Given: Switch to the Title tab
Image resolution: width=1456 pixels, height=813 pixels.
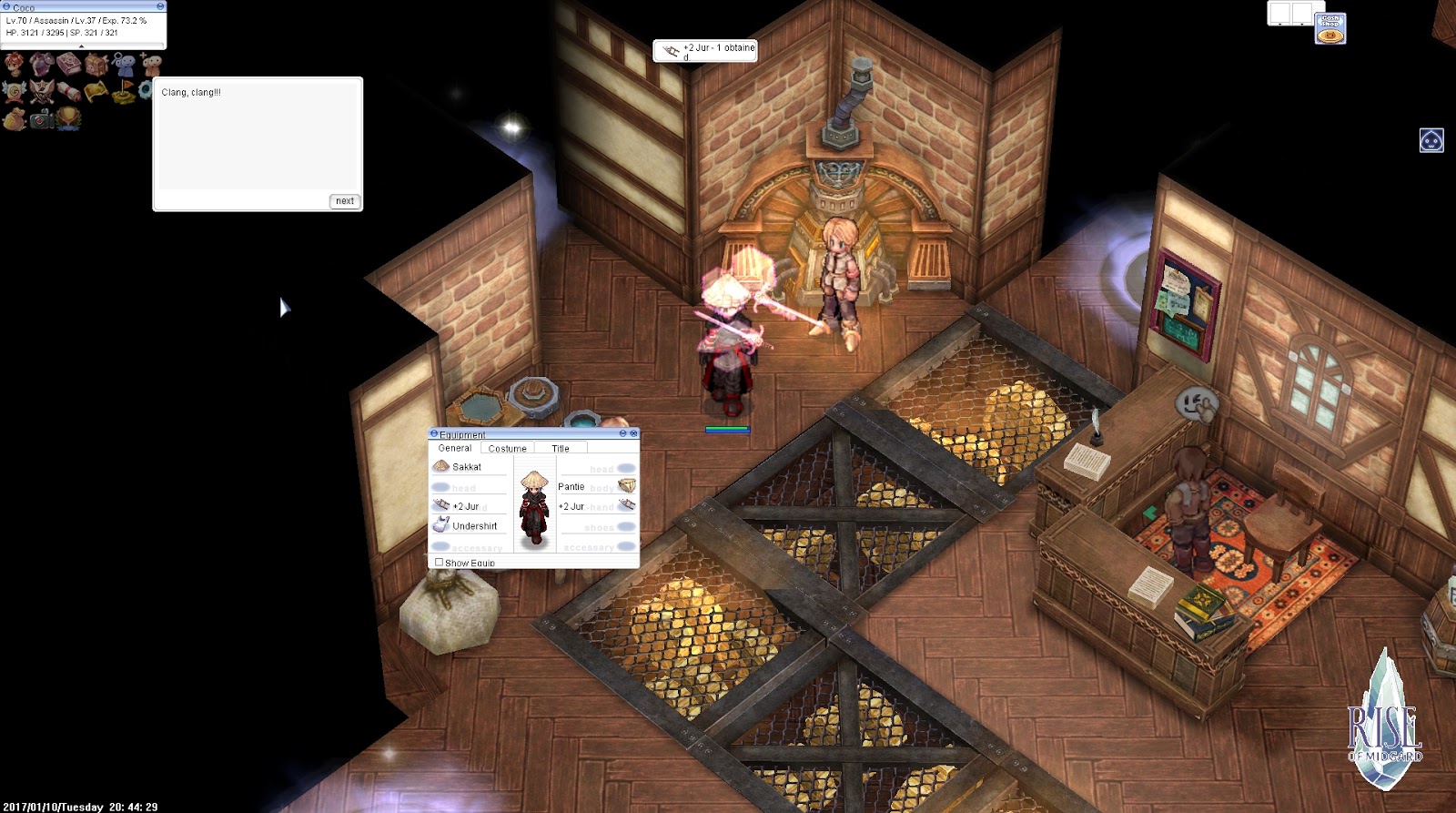Looking at the screenshot, I should [x=561, y=448].
